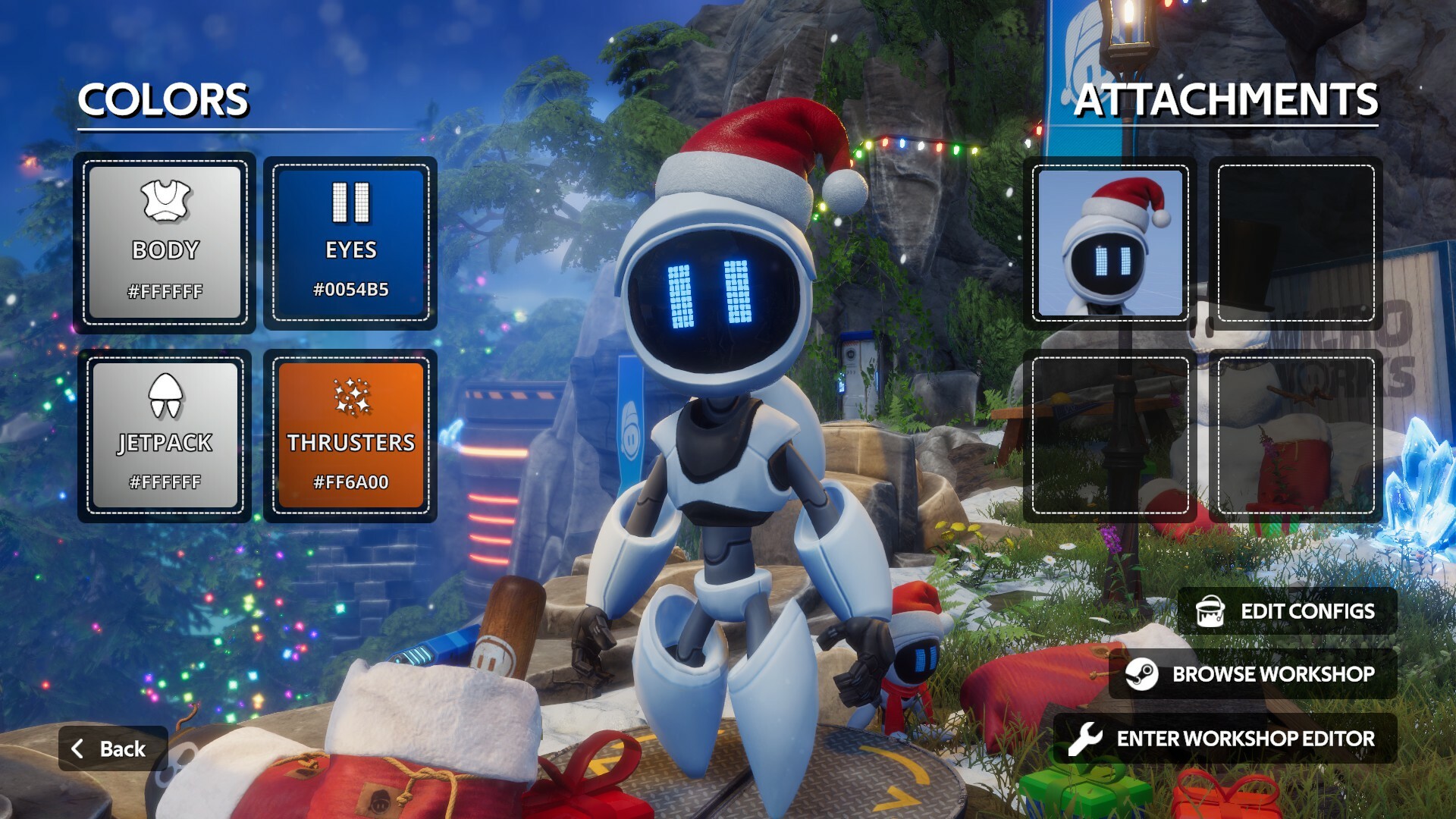Select the jetpack icon on the JETPACK tile
This screenshot has width=1456, height=819.
coord(164,394)
